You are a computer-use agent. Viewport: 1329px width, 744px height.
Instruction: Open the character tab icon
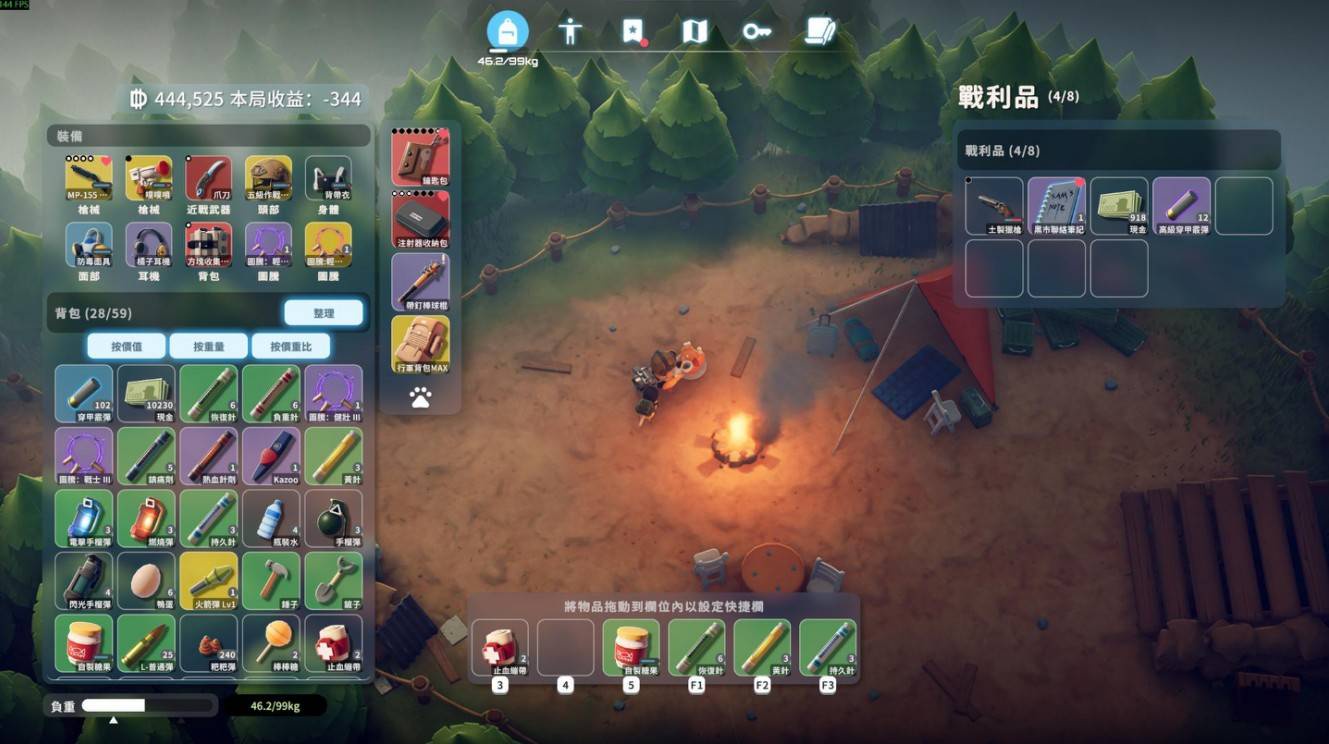[570, 31]
